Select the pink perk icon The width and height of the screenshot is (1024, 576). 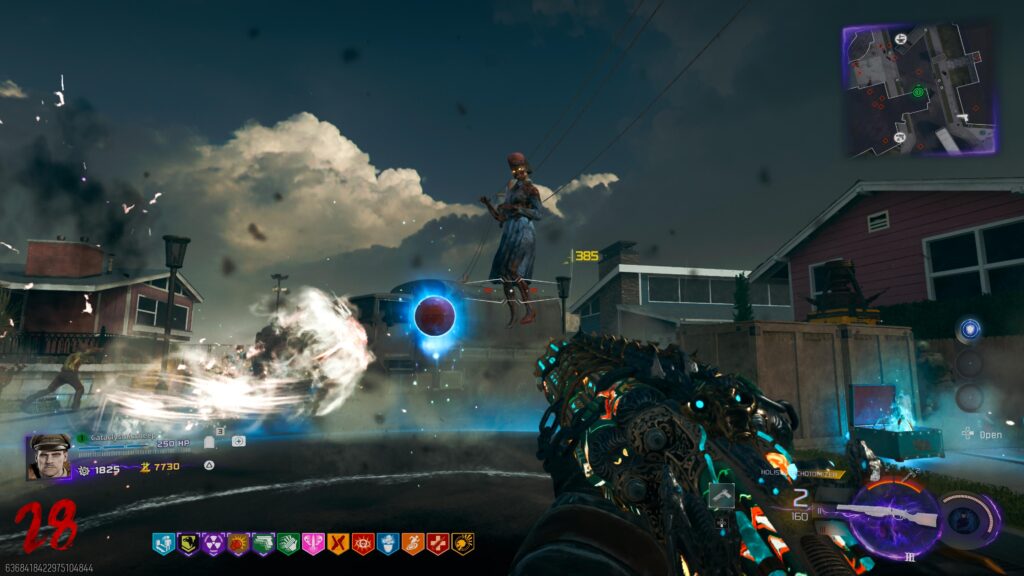click(313, 543)
